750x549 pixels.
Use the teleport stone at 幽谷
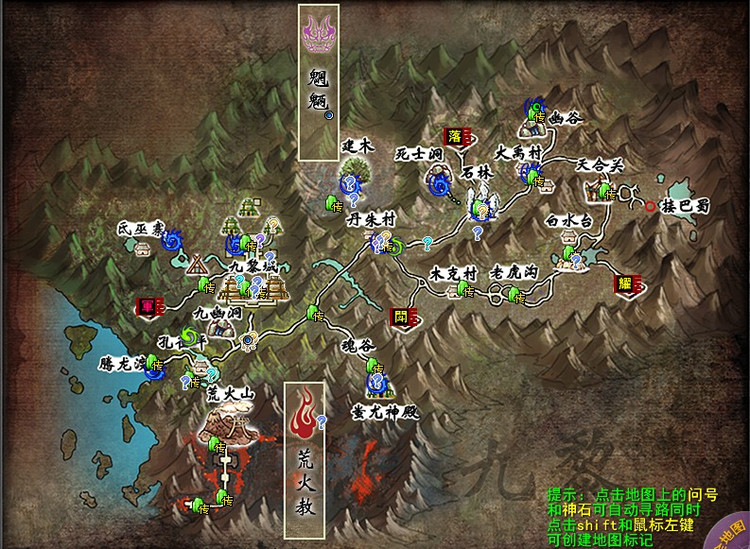(539, 119)
